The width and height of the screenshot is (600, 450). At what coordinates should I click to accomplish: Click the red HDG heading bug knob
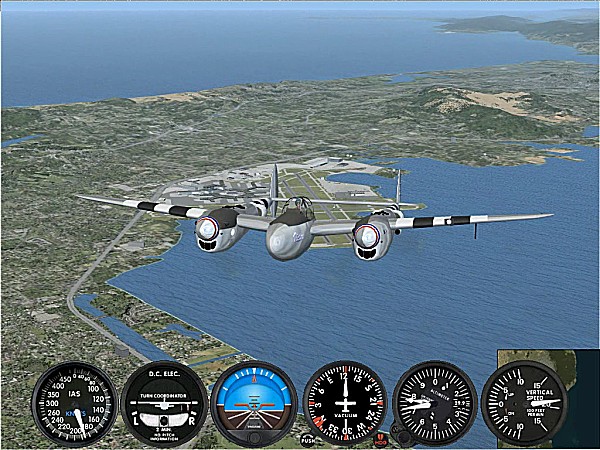tap(380, 439)
